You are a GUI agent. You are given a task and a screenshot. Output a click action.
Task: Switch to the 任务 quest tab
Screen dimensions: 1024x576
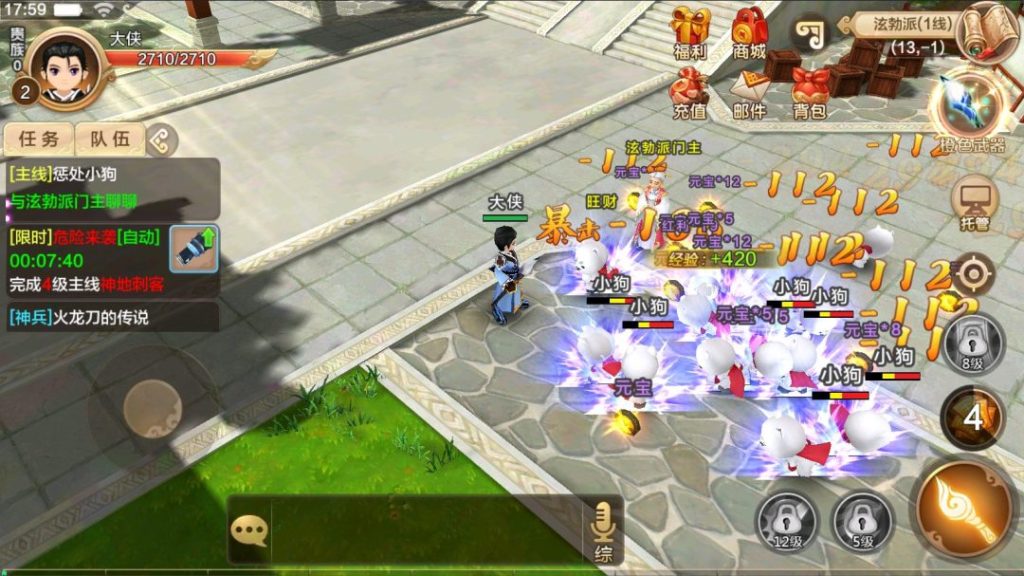click(39, 139)
